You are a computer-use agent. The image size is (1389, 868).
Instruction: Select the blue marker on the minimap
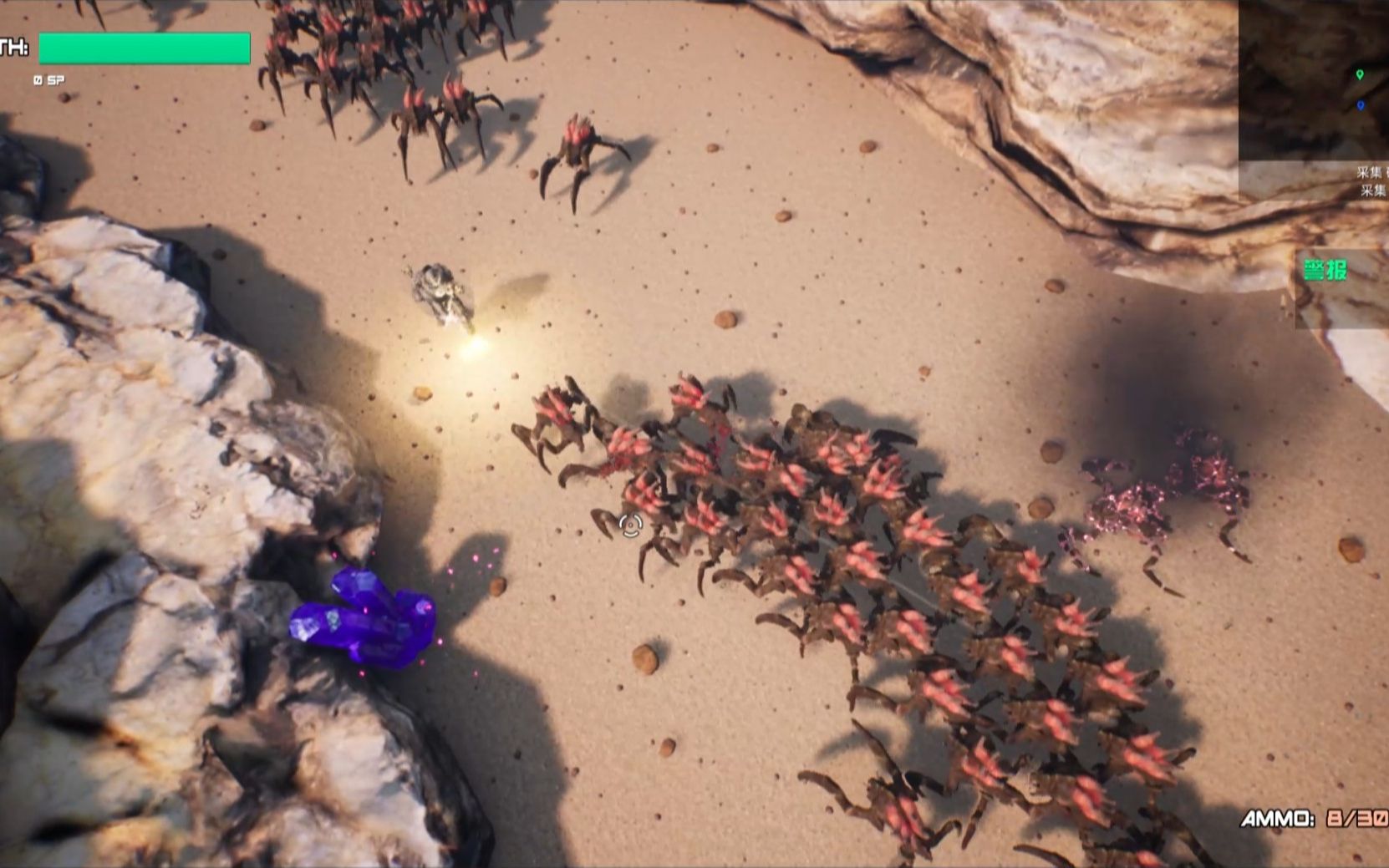click(1361, 106)
